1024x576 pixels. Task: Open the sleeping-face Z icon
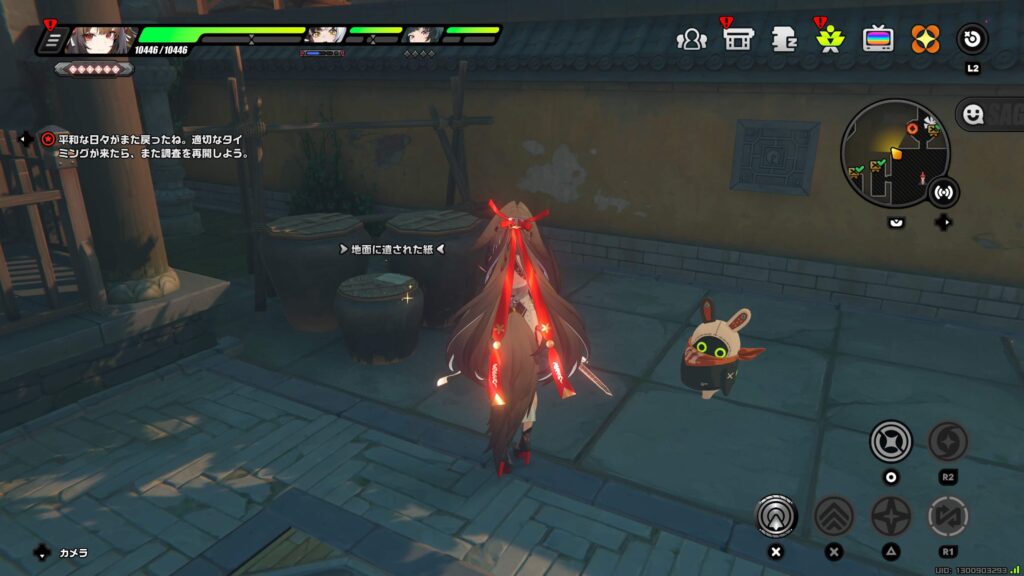pyautogui.click(x=783, y=40)
